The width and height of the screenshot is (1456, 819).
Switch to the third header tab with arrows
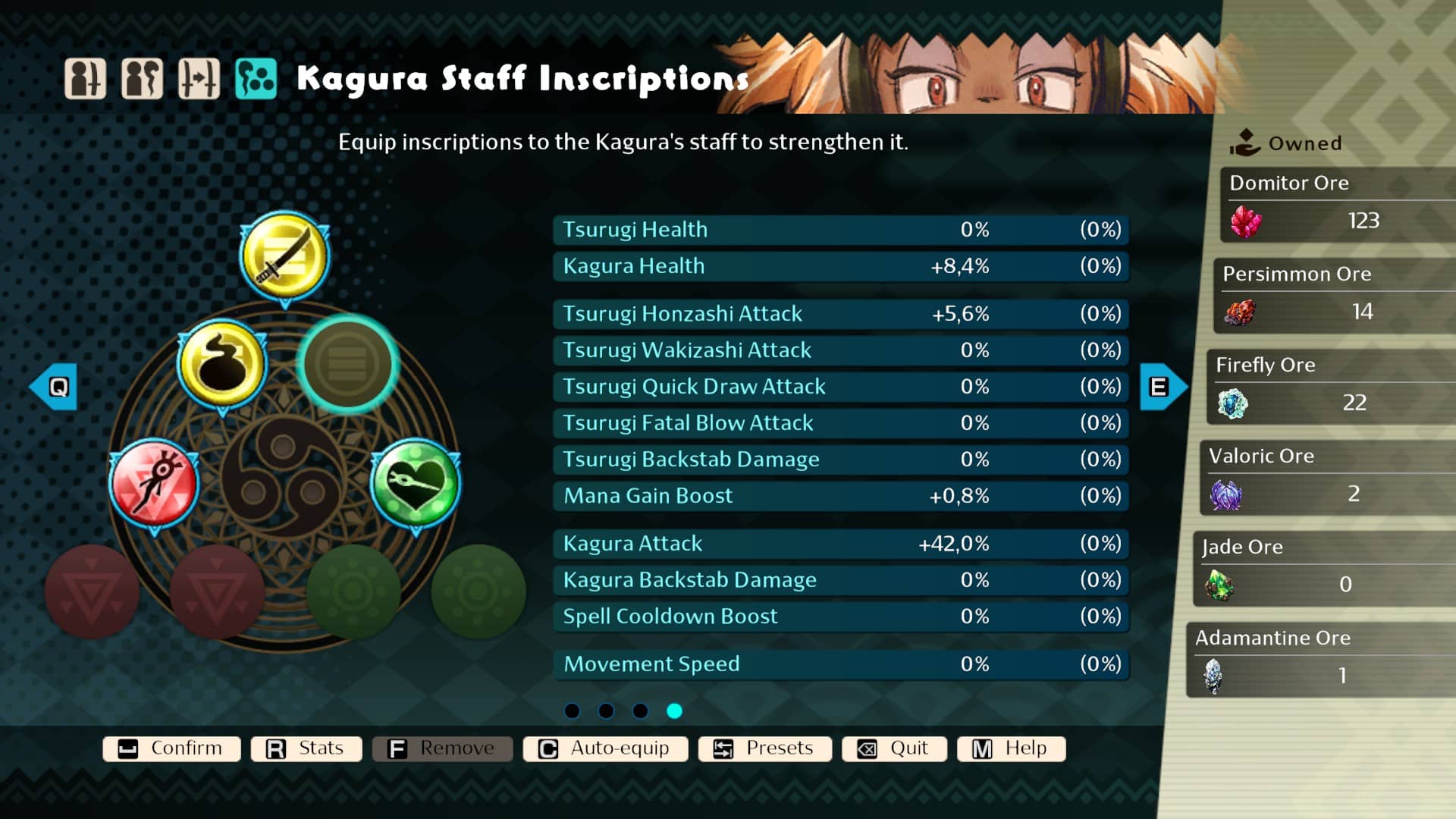point(199,79)
